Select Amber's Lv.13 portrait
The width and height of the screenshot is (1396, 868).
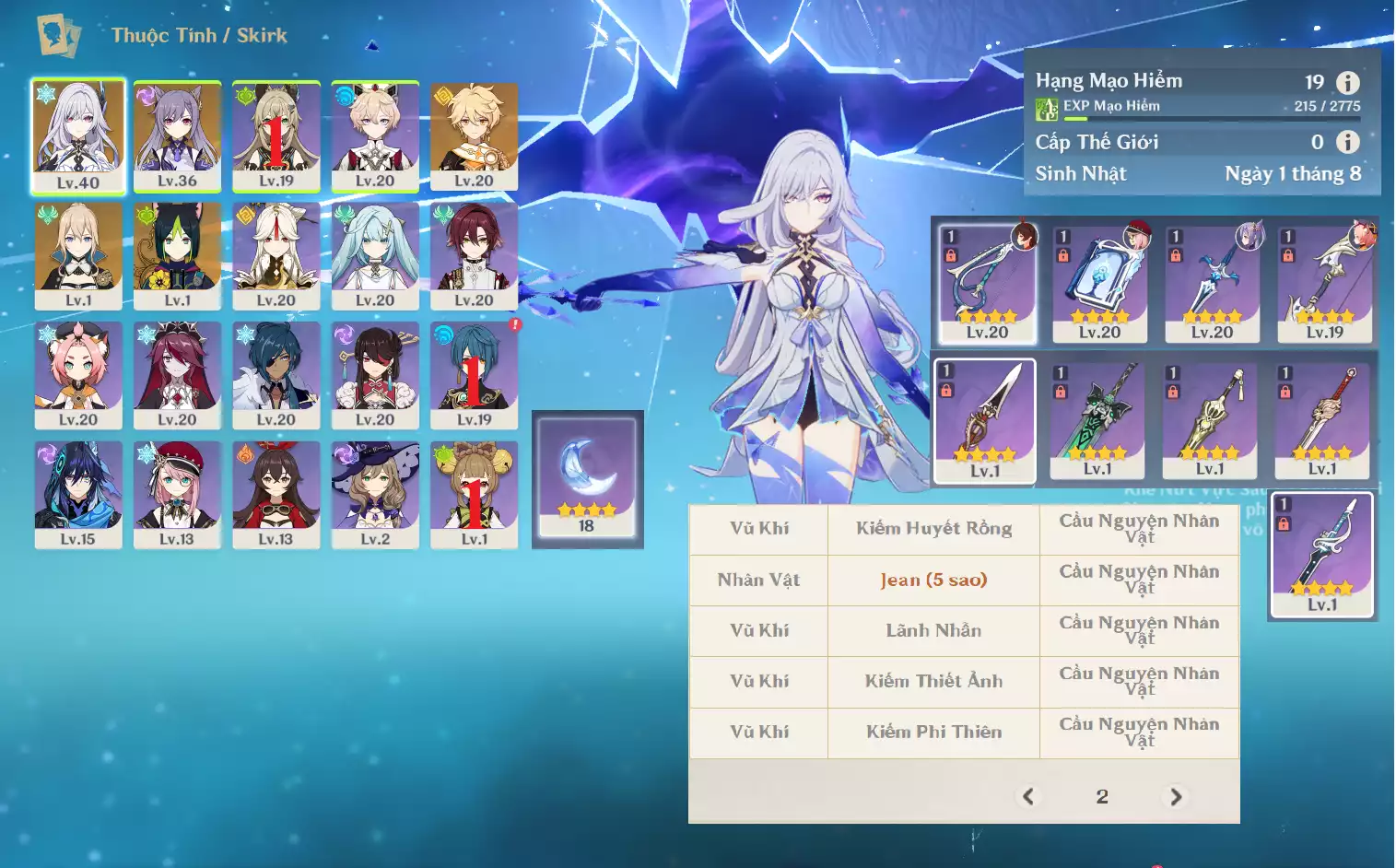point(276,494)
